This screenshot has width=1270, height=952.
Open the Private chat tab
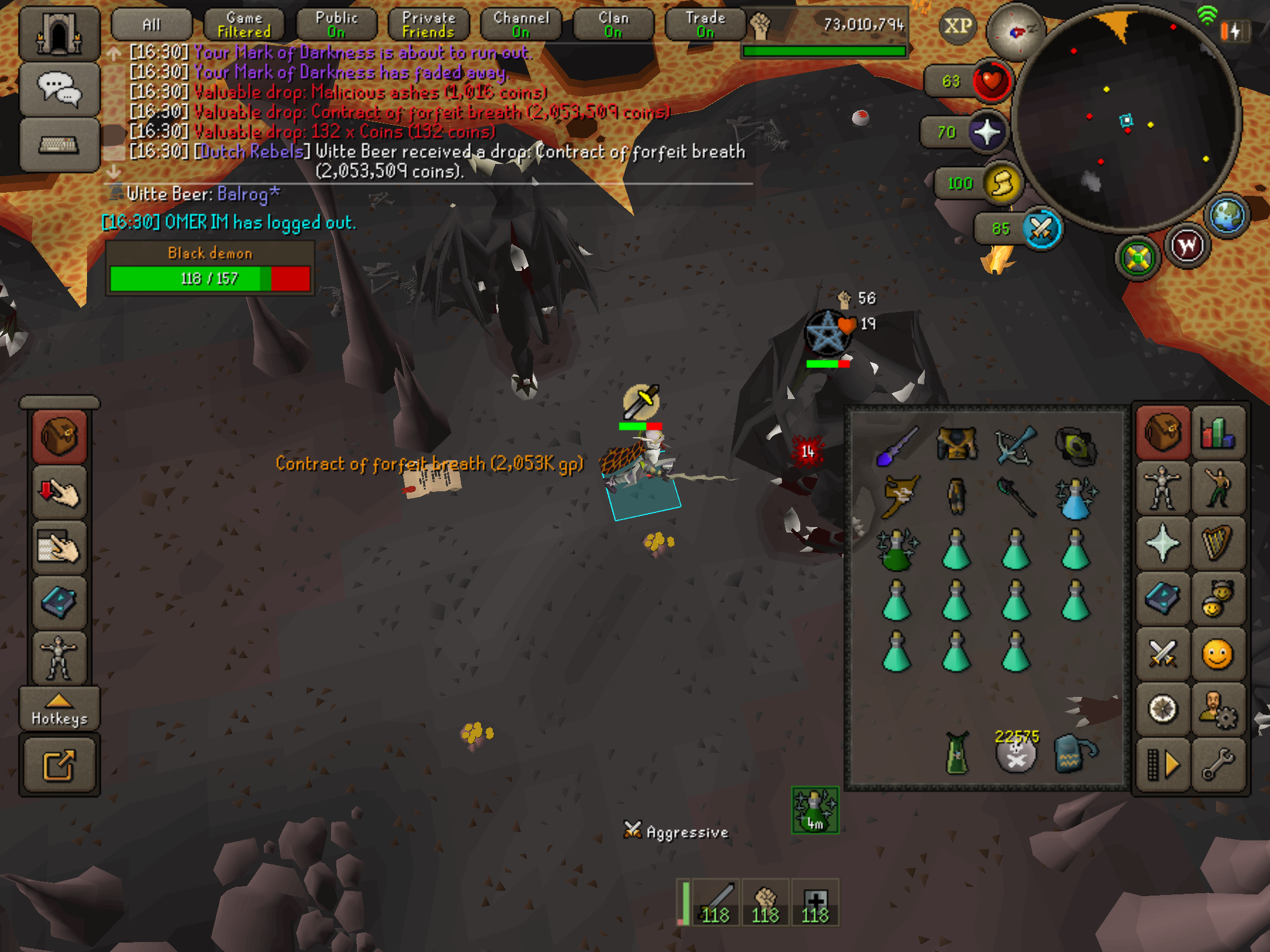[429, 25]
